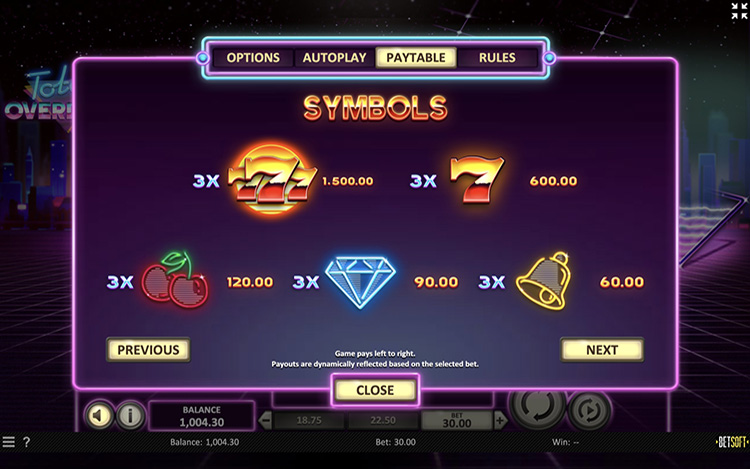Decrease the bet with left arrow

point(265,421)
